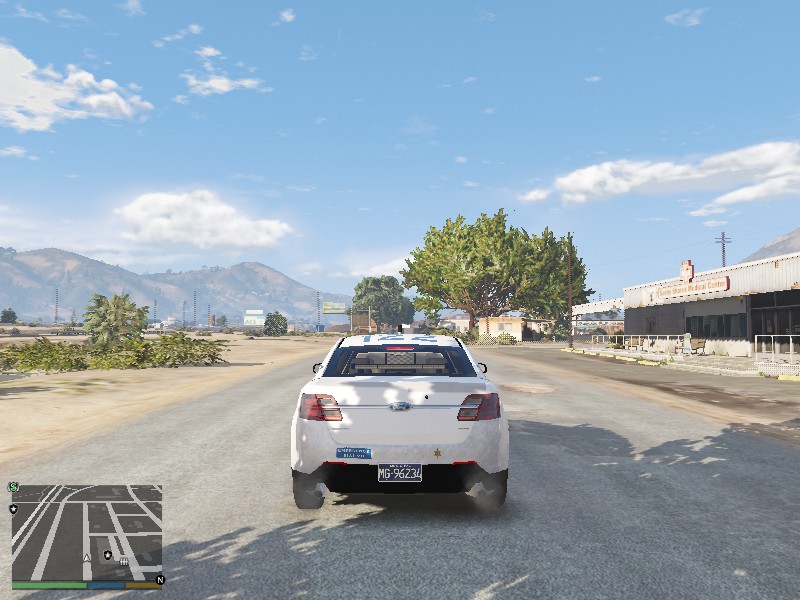Select the green S blip on the minimap

point(13,487)
